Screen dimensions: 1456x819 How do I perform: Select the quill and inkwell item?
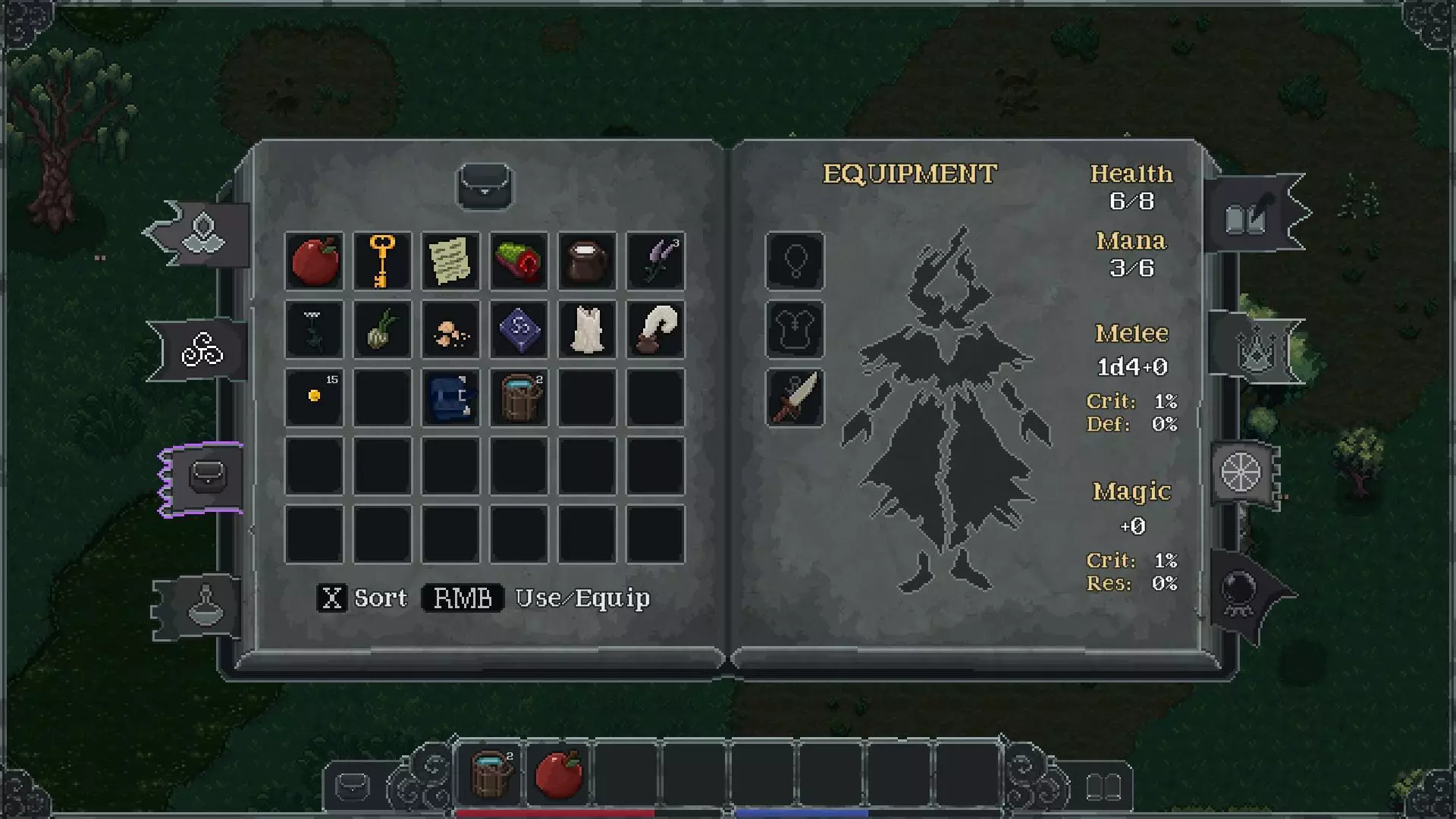(655, 329)
